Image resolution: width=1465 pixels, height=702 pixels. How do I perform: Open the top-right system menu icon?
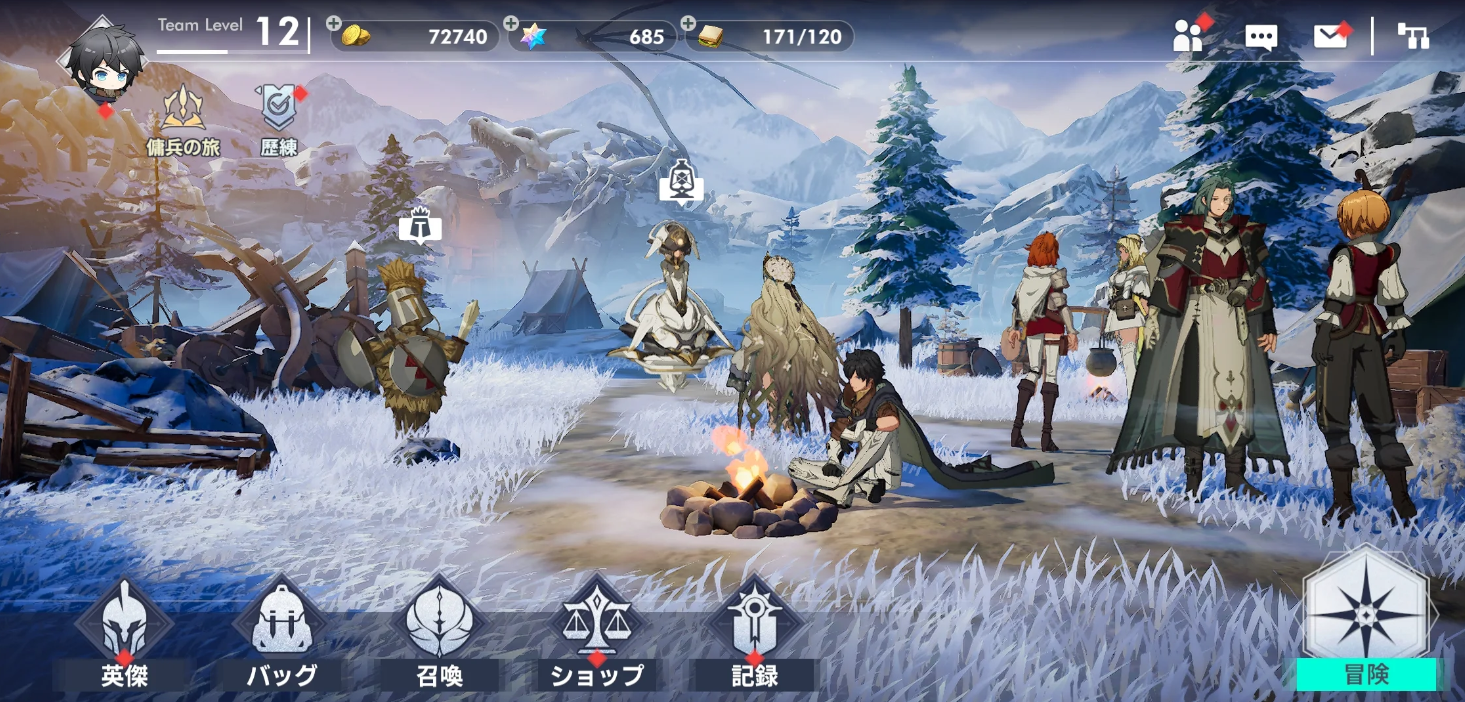1413,37
